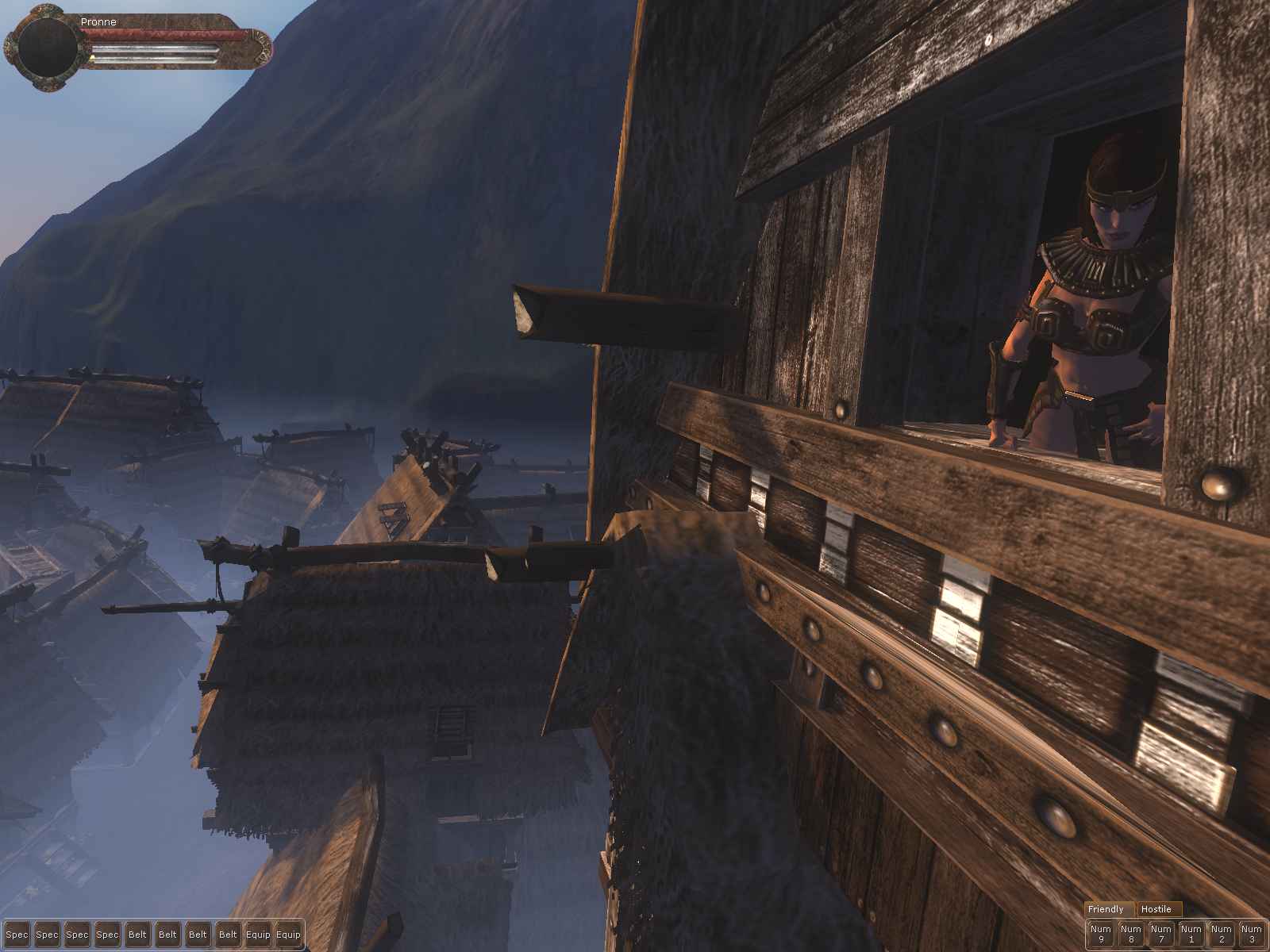The width and height of the screenshot is (1270, 952).
Task: Switch to the Friendly tab
Action: point(1106,909)
